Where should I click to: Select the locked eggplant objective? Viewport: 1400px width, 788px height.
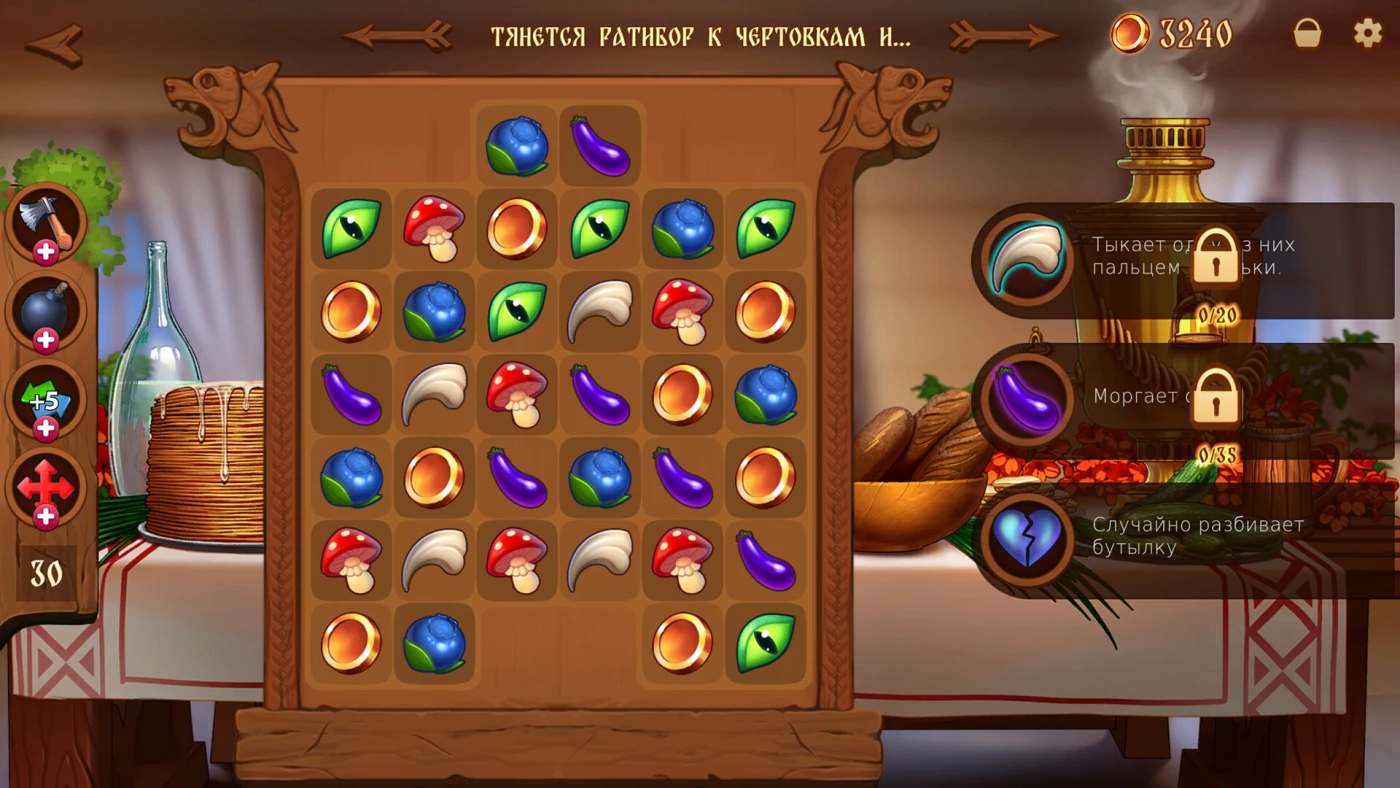tap(1025, 397)
